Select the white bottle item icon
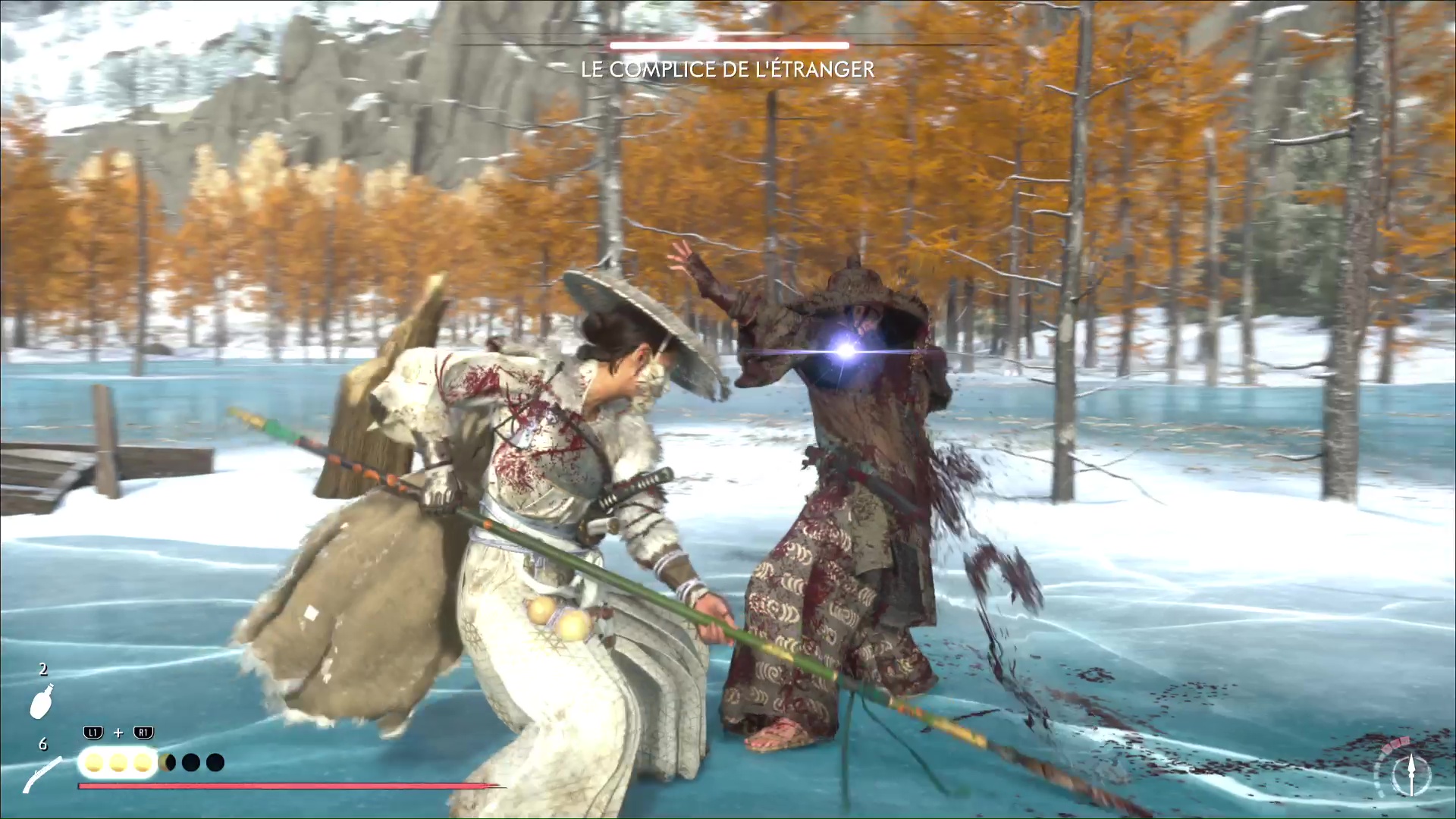1456x819 pixels. pyautogui.click(x=42, y=701)
